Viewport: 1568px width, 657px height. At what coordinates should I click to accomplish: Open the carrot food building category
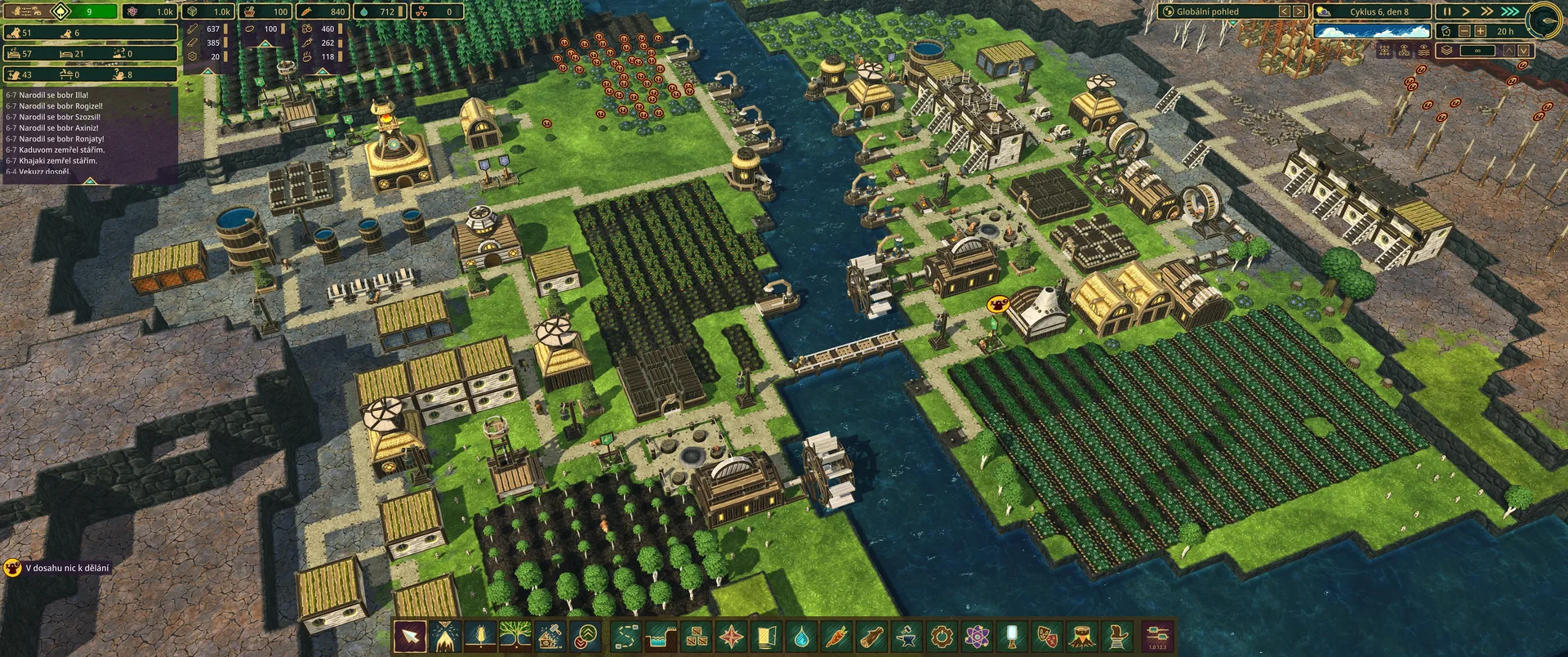[x=837, y=636]
